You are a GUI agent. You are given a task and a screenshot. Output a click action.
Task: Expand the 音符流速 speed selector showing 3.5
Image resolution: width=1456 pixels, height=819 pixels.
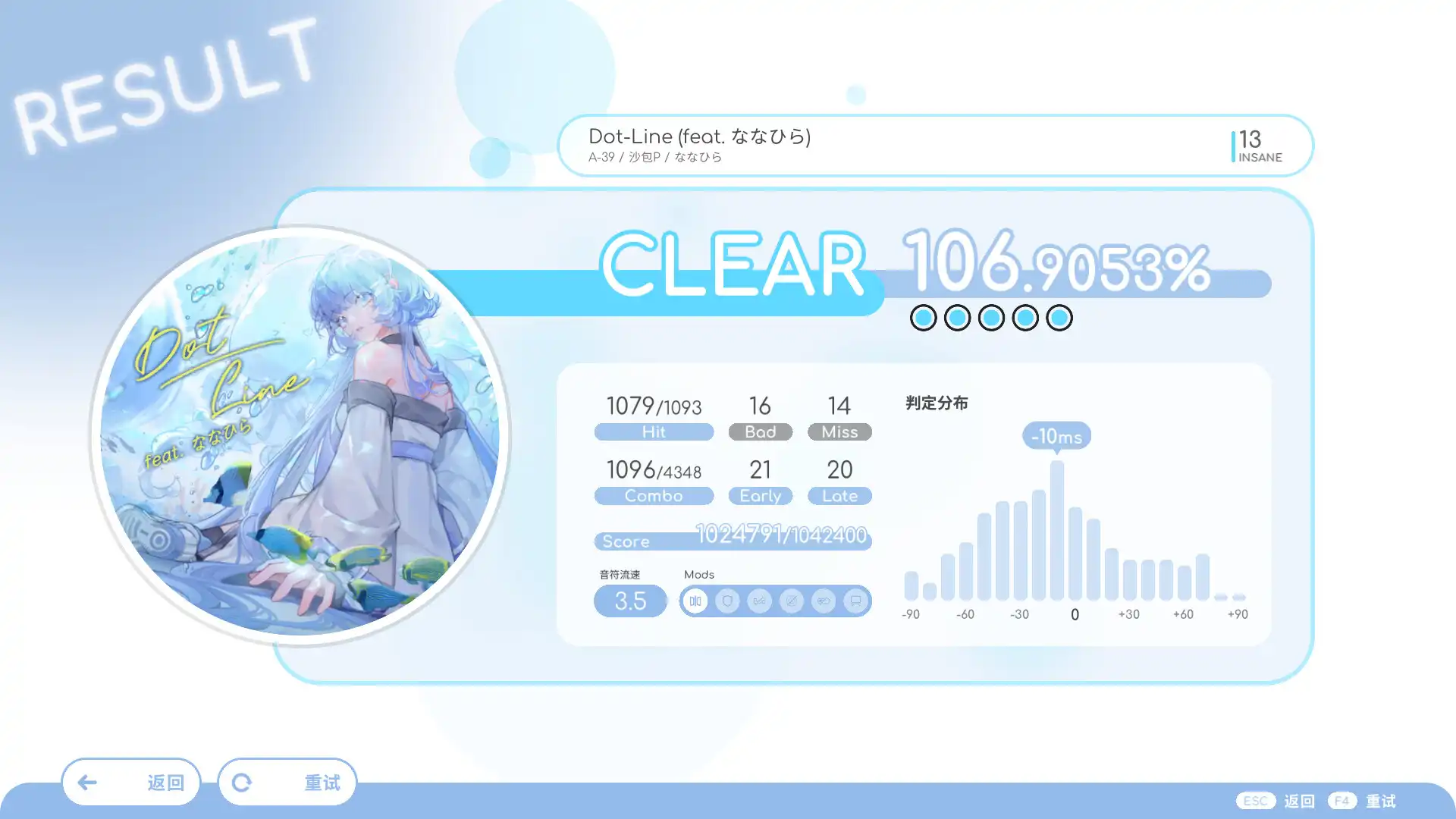pos(630,601)
